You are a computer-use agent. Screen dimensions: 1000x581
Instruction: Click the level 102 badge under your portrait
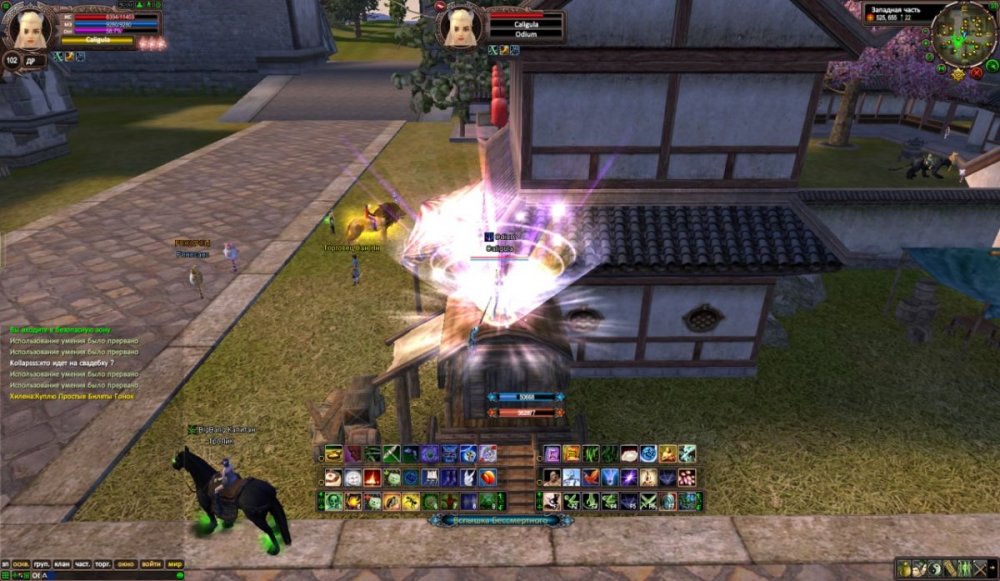[x=12, y=60]
